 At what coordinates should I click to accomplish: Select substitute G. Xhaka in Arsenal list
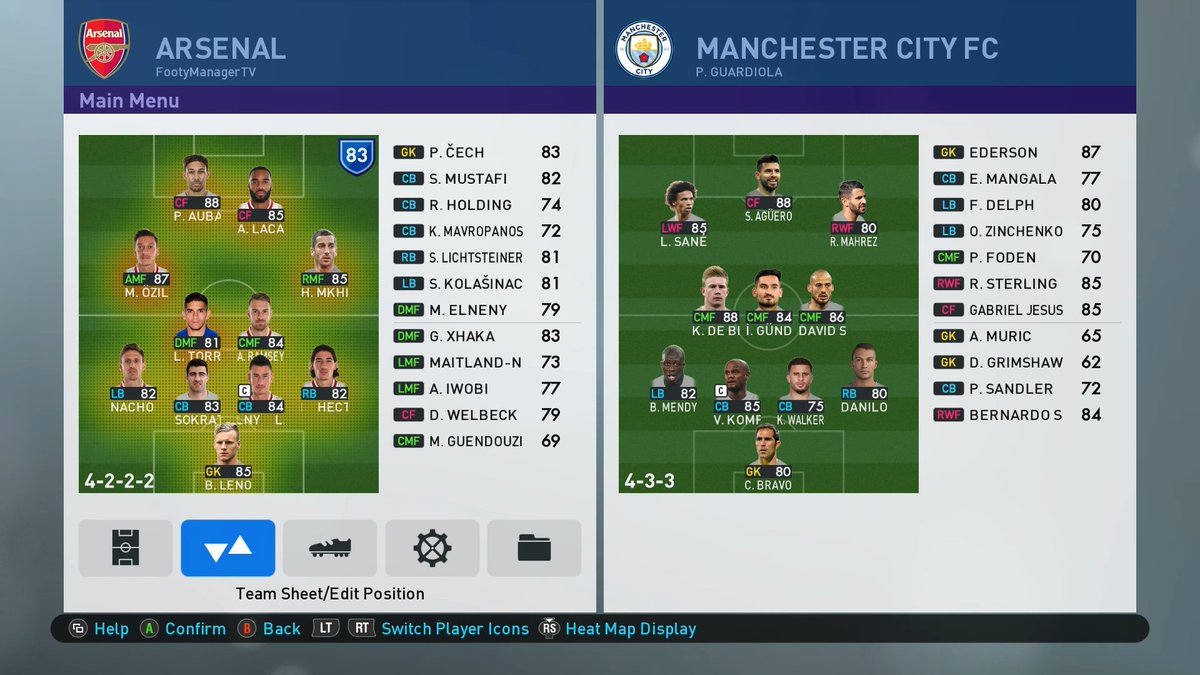478,336
